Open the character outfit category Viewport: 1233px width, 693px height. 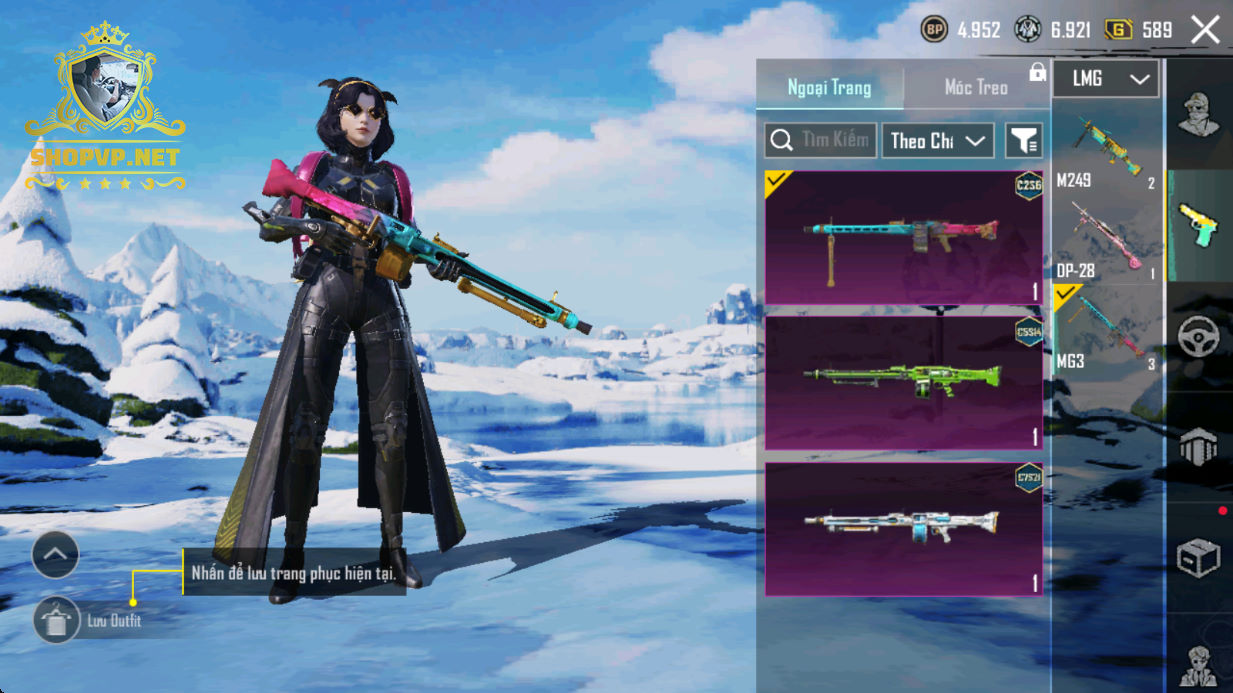click(x=1198, y=114)
